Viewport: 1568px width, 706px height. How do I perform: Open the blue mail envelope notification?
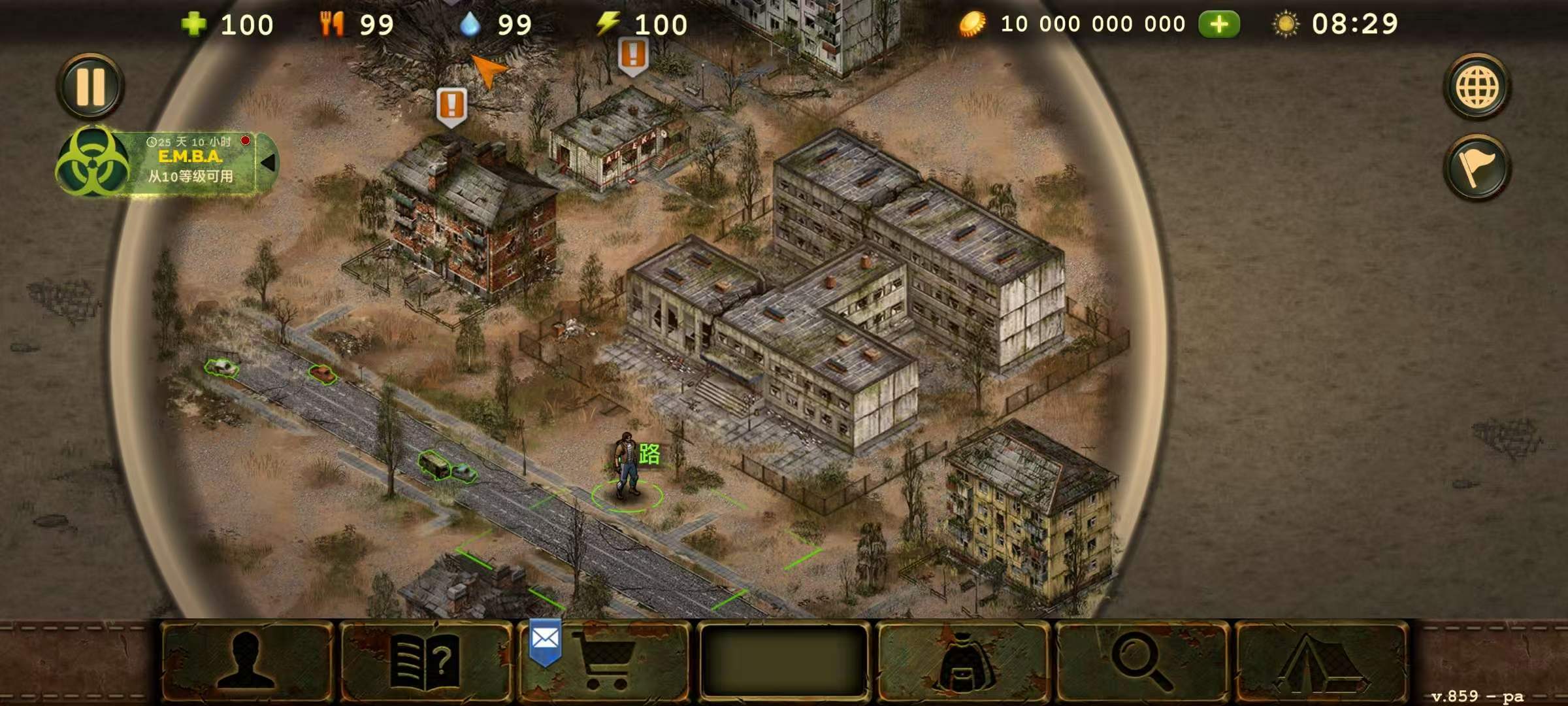[x=545, y=641]
